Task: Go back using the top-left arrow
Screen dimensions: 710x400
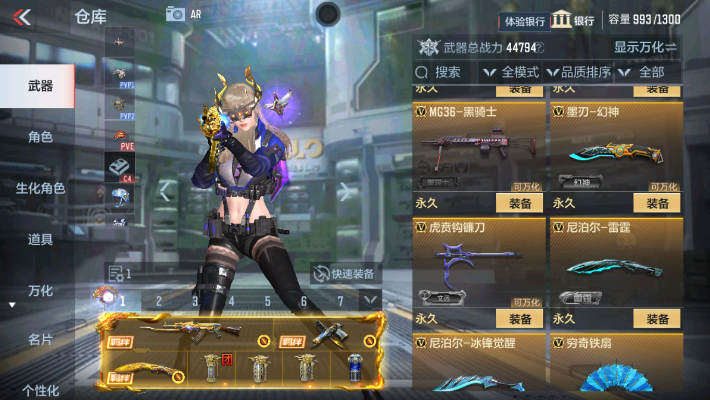Action: (22, 15)
